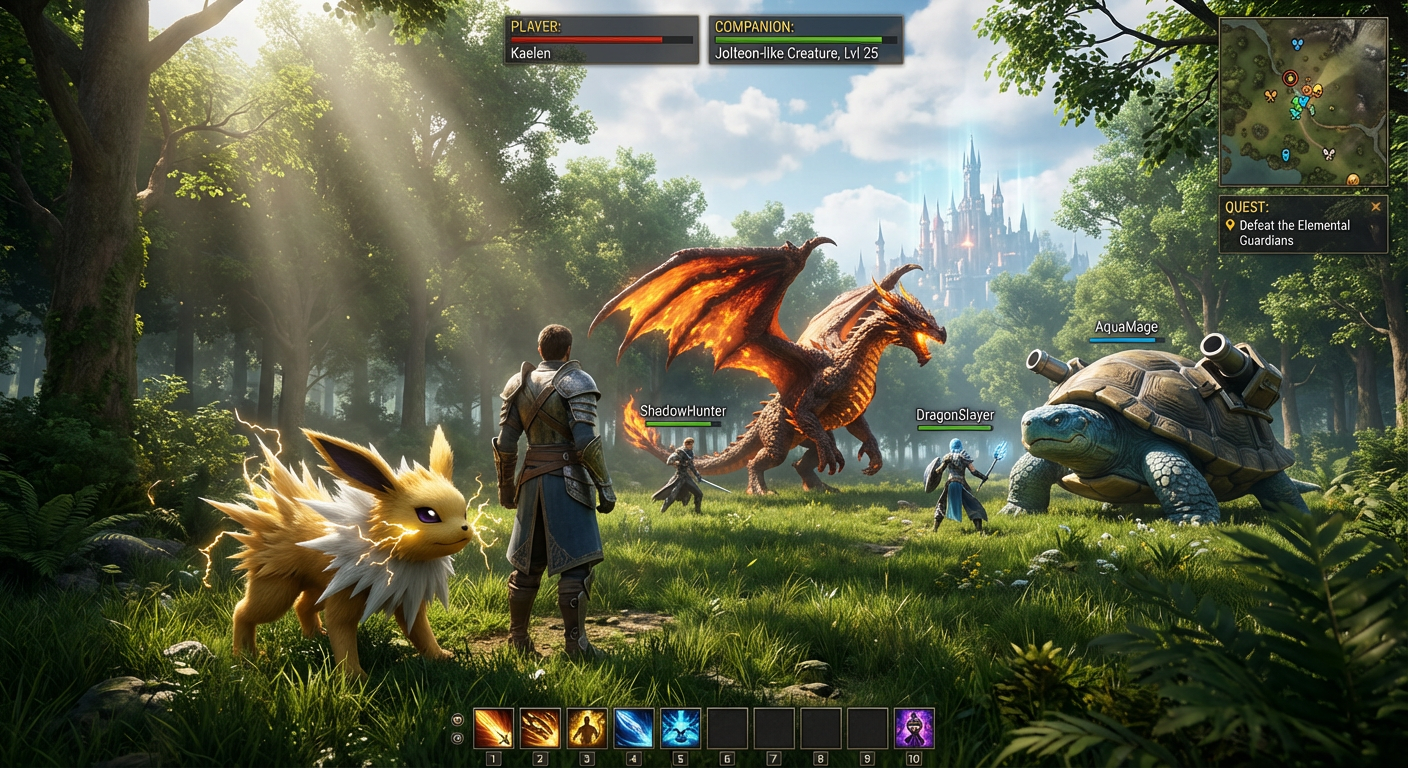Target the AquaMage nameplate

pos(1126,328)
